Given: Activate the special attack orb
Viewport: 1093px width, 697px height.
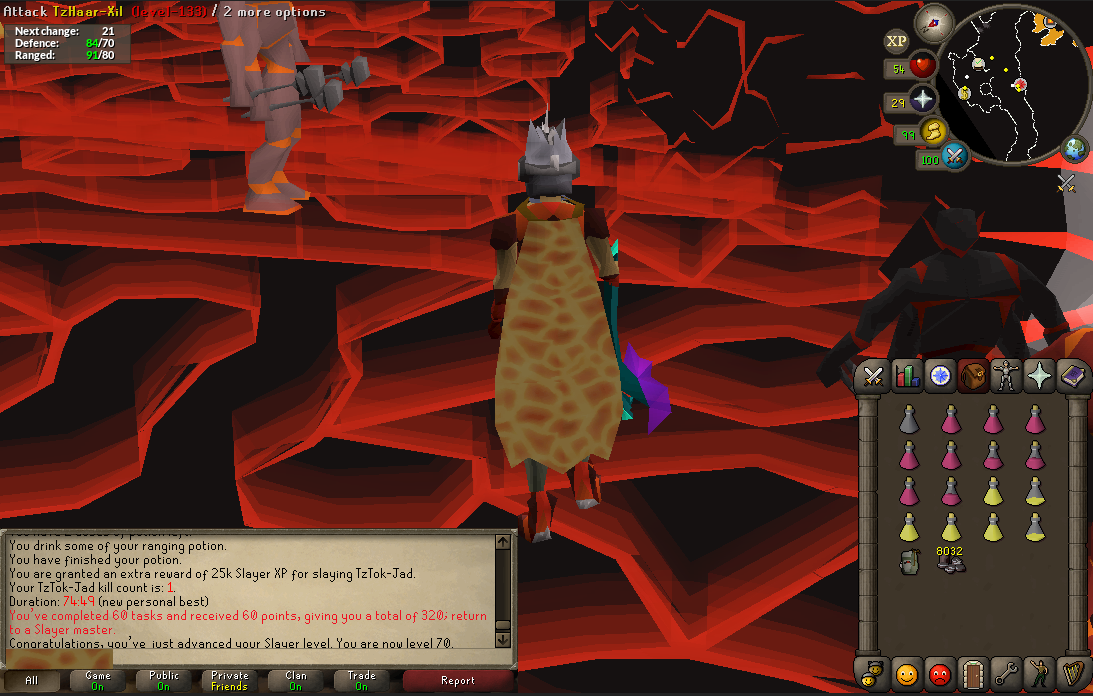Looking at the screenshot, I should click(954, 156).
